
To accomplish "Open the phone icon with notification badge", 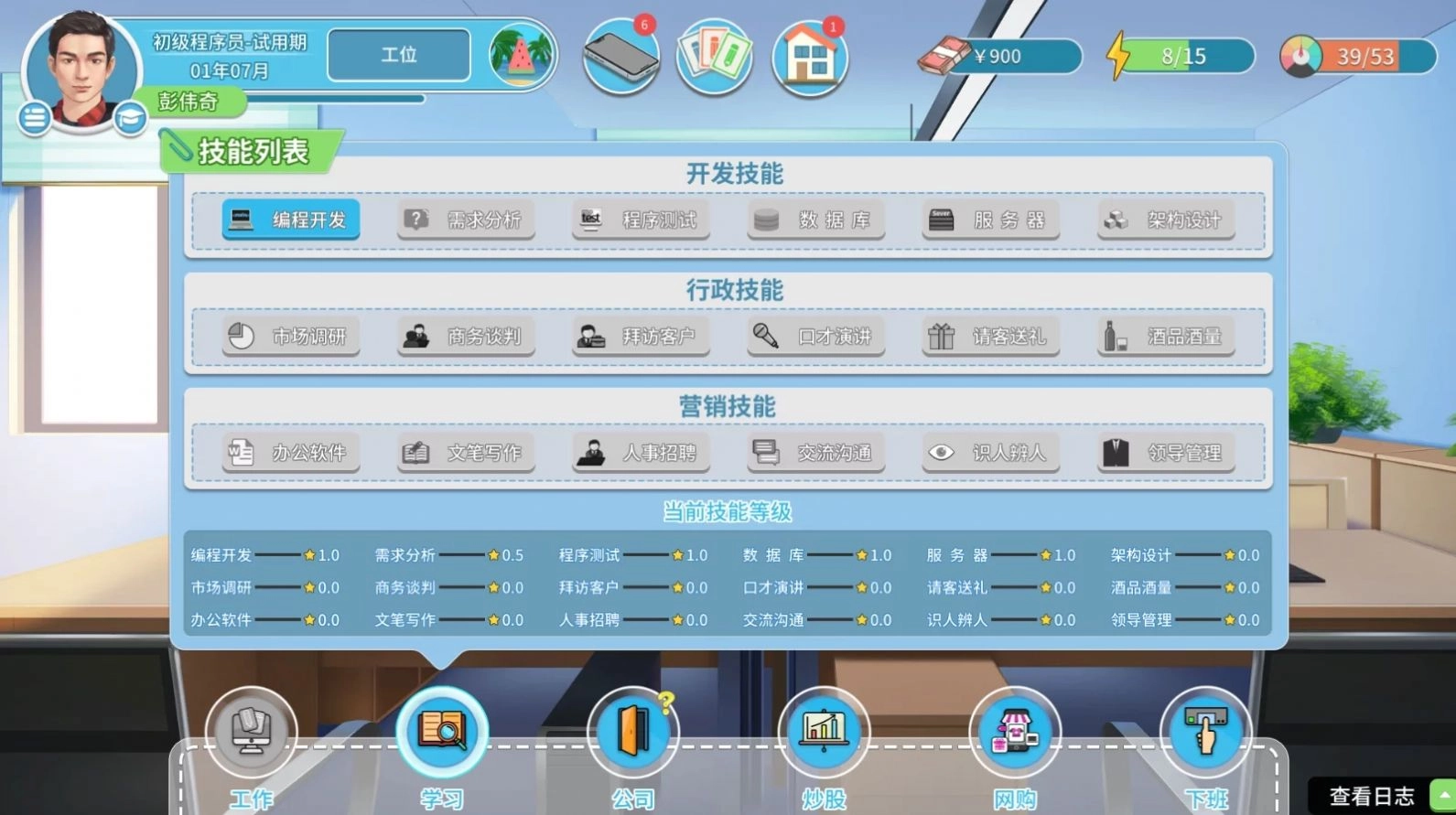I will click(621, 57).
